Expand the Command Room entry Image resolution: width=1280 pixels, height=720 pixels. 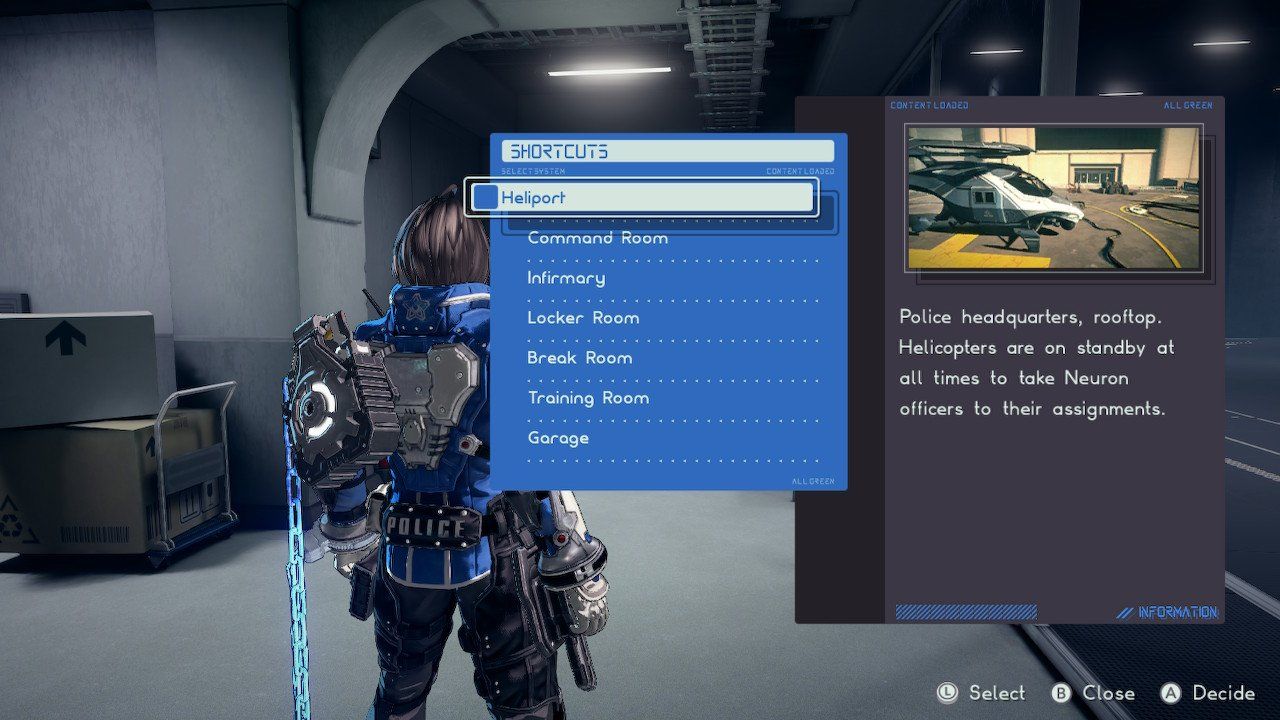597,237
